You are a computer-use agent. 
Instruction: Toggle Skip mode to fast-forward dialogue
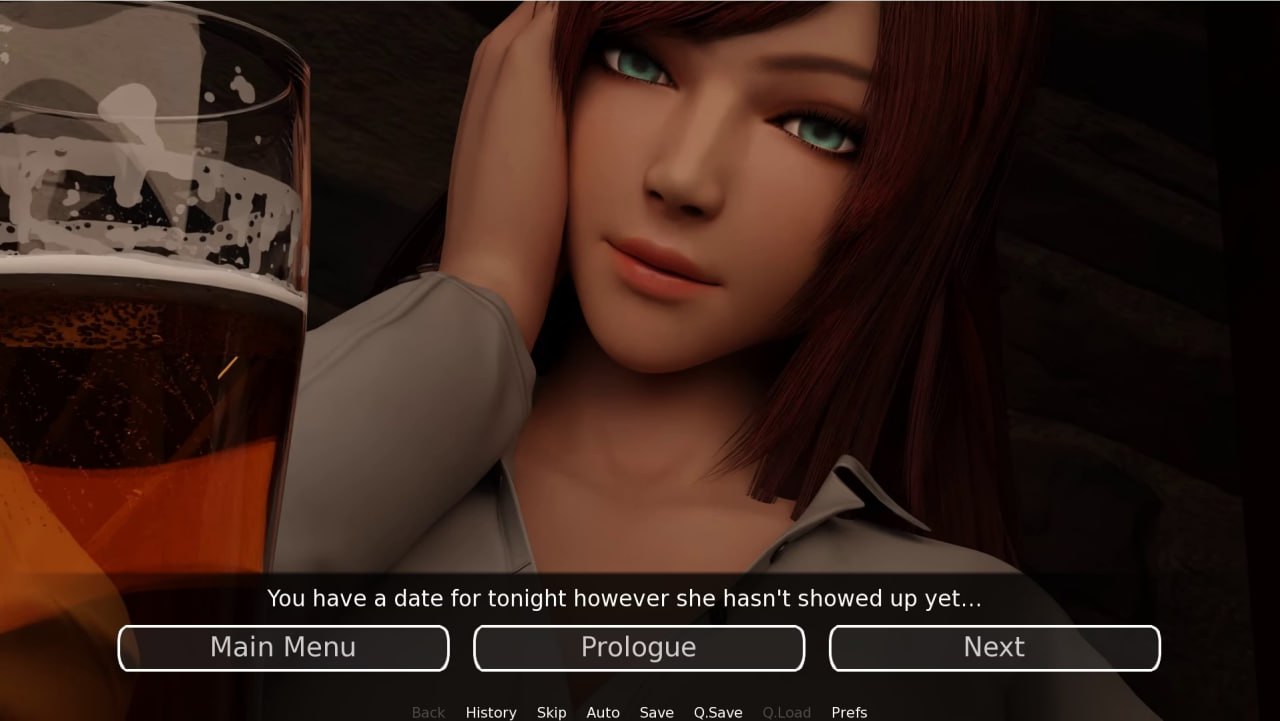[551, 712]
